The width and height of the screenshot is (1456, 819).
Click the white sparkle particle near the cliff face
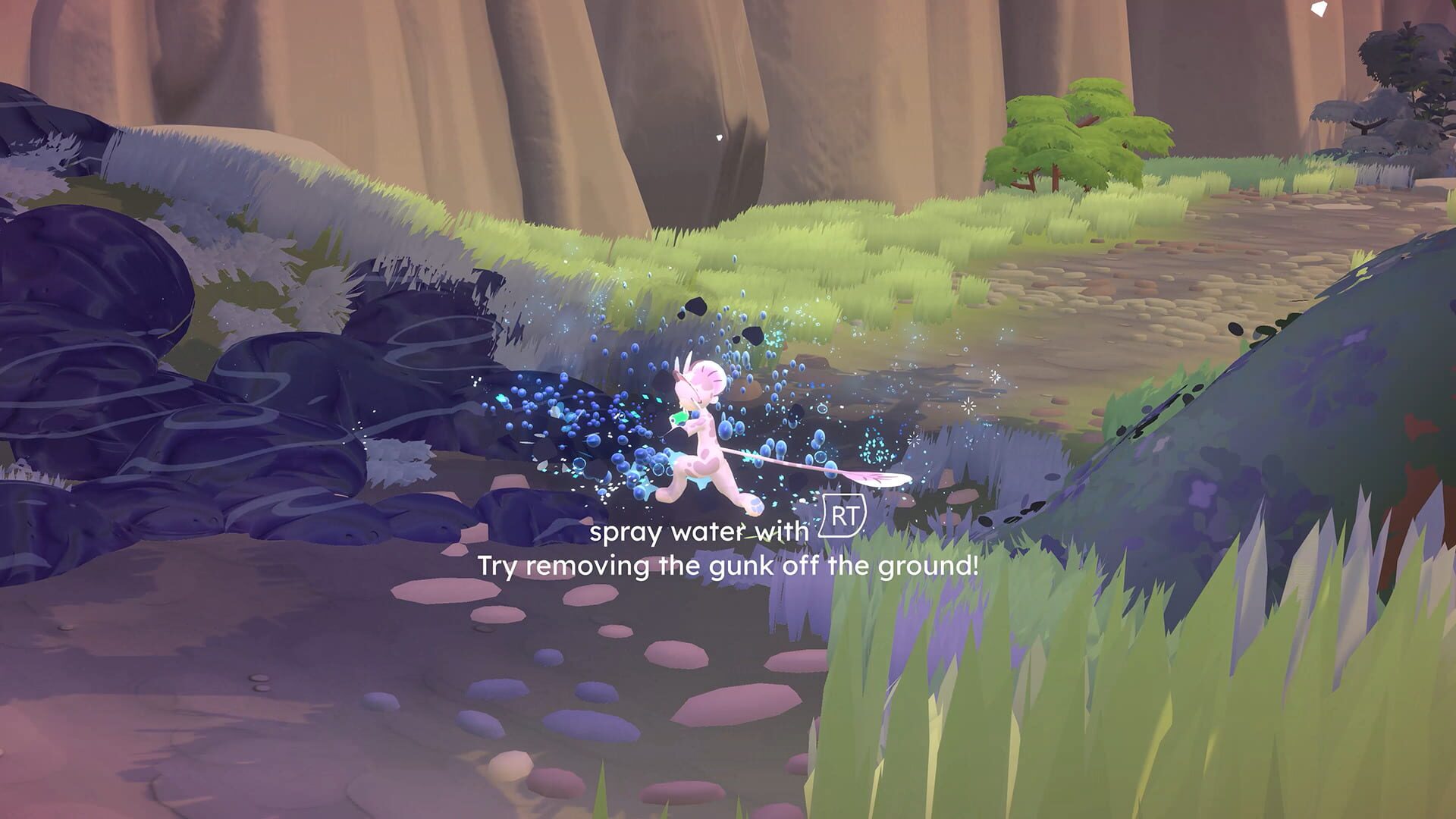719,138
